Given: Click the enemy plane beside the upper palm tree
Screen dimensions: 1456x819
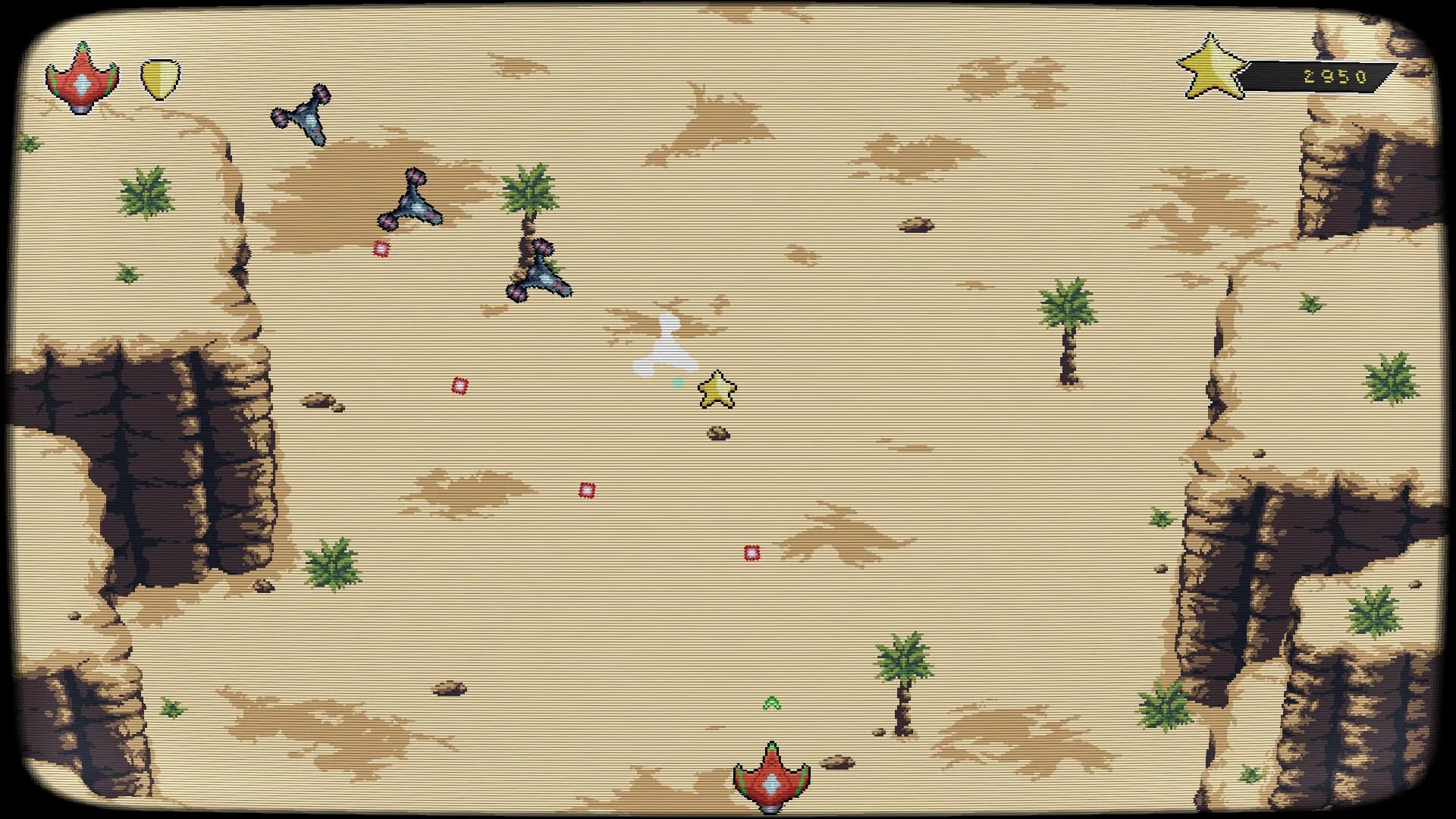Looking at the screenshot, I should click(x=410, y=200).
